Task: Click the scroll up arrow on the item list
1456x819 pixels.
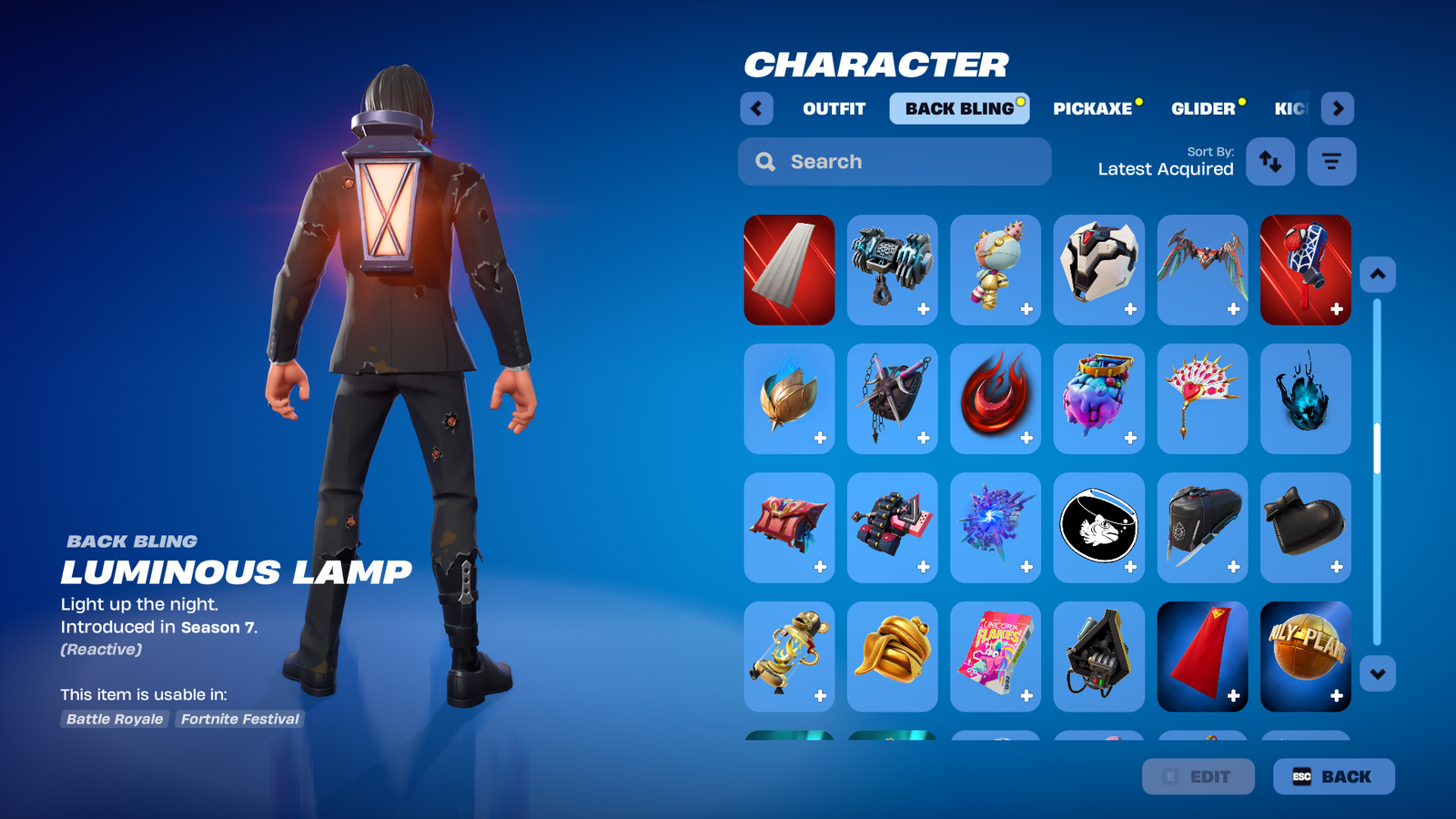Action: (1378, 274)
